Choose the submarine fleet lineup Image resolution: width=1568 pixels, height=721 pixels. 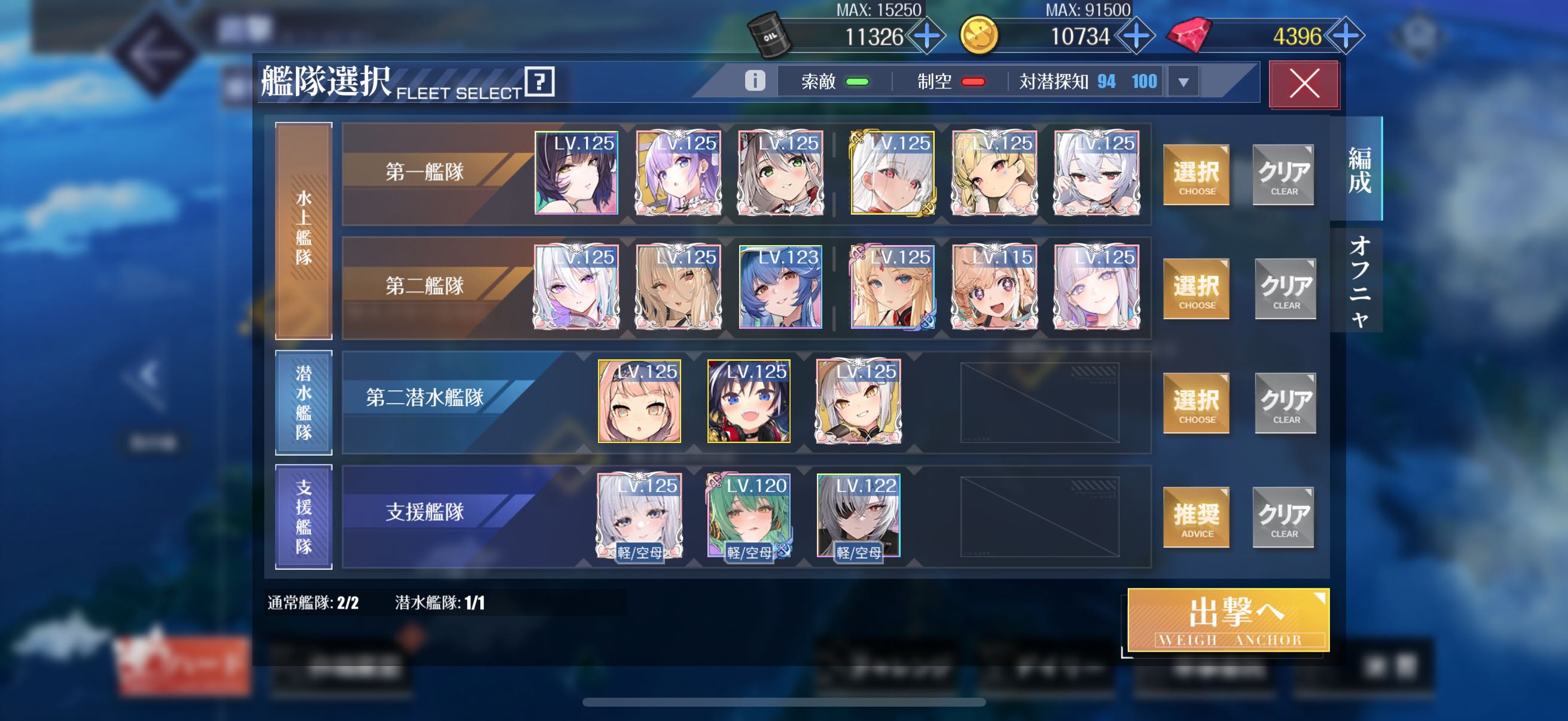click(1195, 403)
